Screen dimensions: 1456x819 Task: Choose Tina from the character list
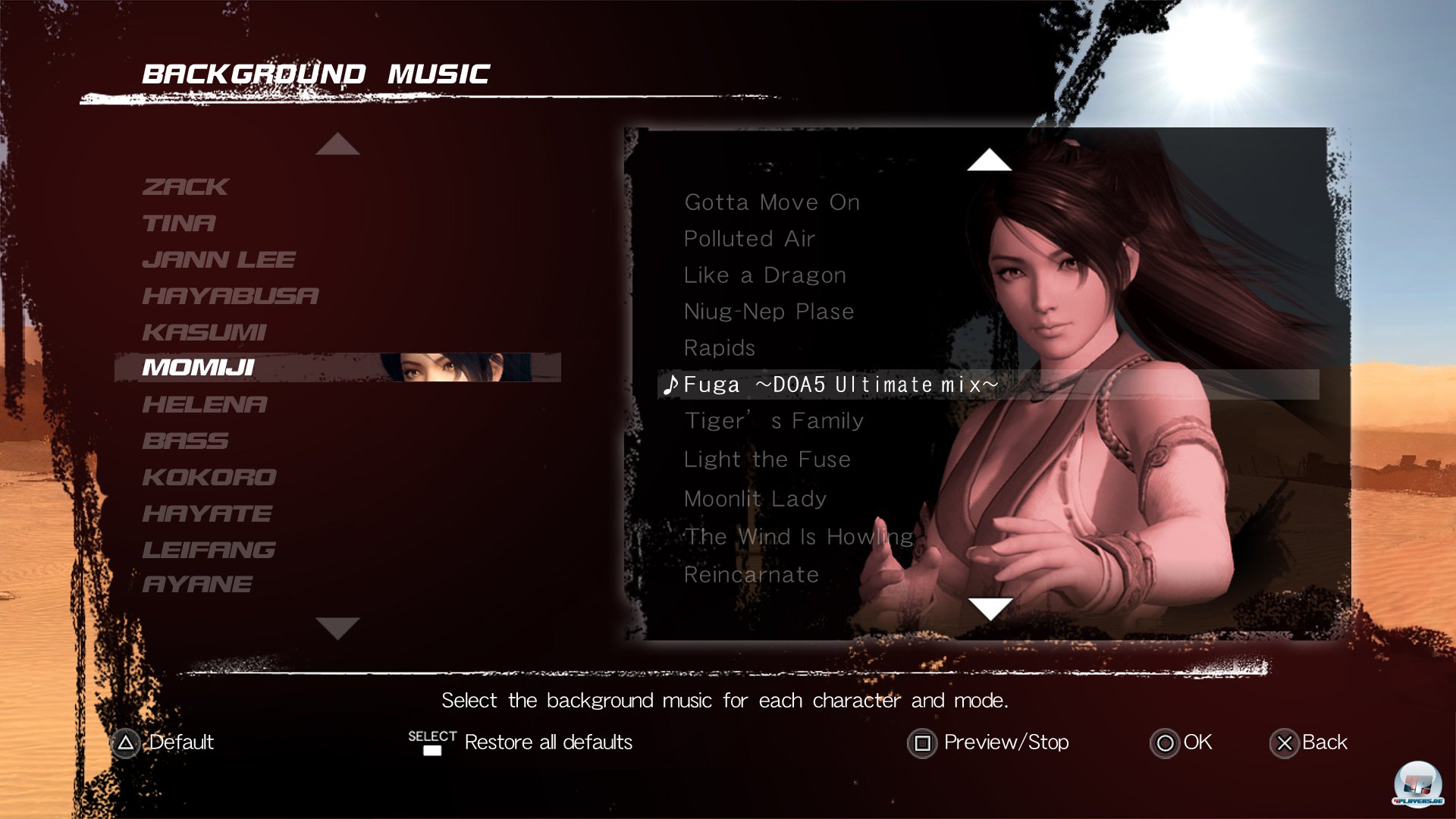[x=179, y=223]
